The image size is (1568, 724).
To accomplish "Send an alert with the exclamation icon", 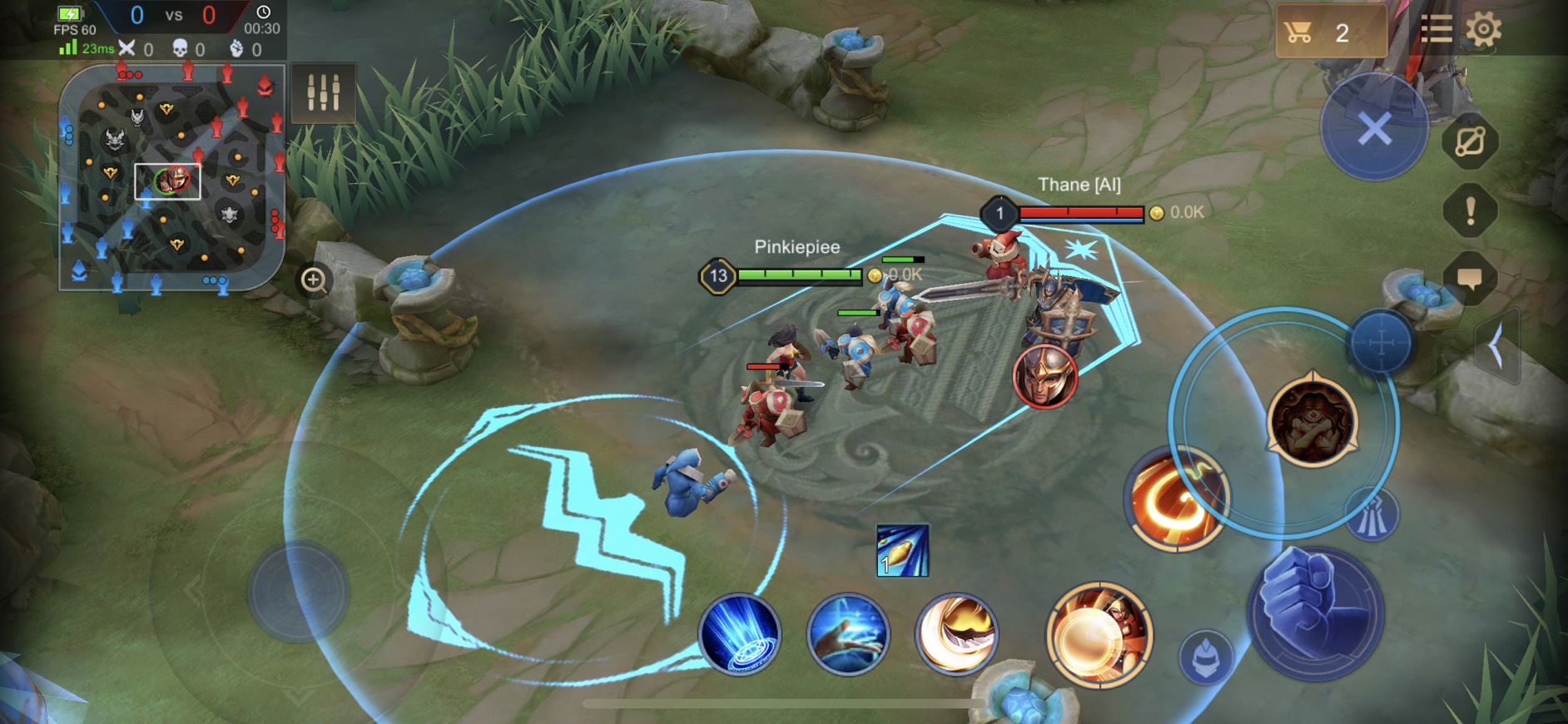I will pyautogui.click(x=1470, y=211).
